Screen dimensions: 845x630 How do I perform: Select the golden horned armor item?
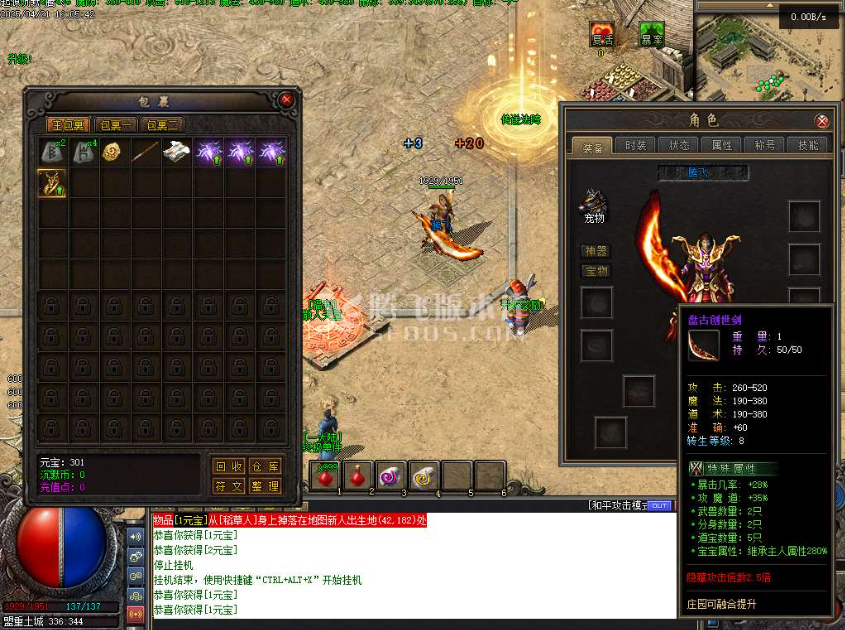point(52,183)
